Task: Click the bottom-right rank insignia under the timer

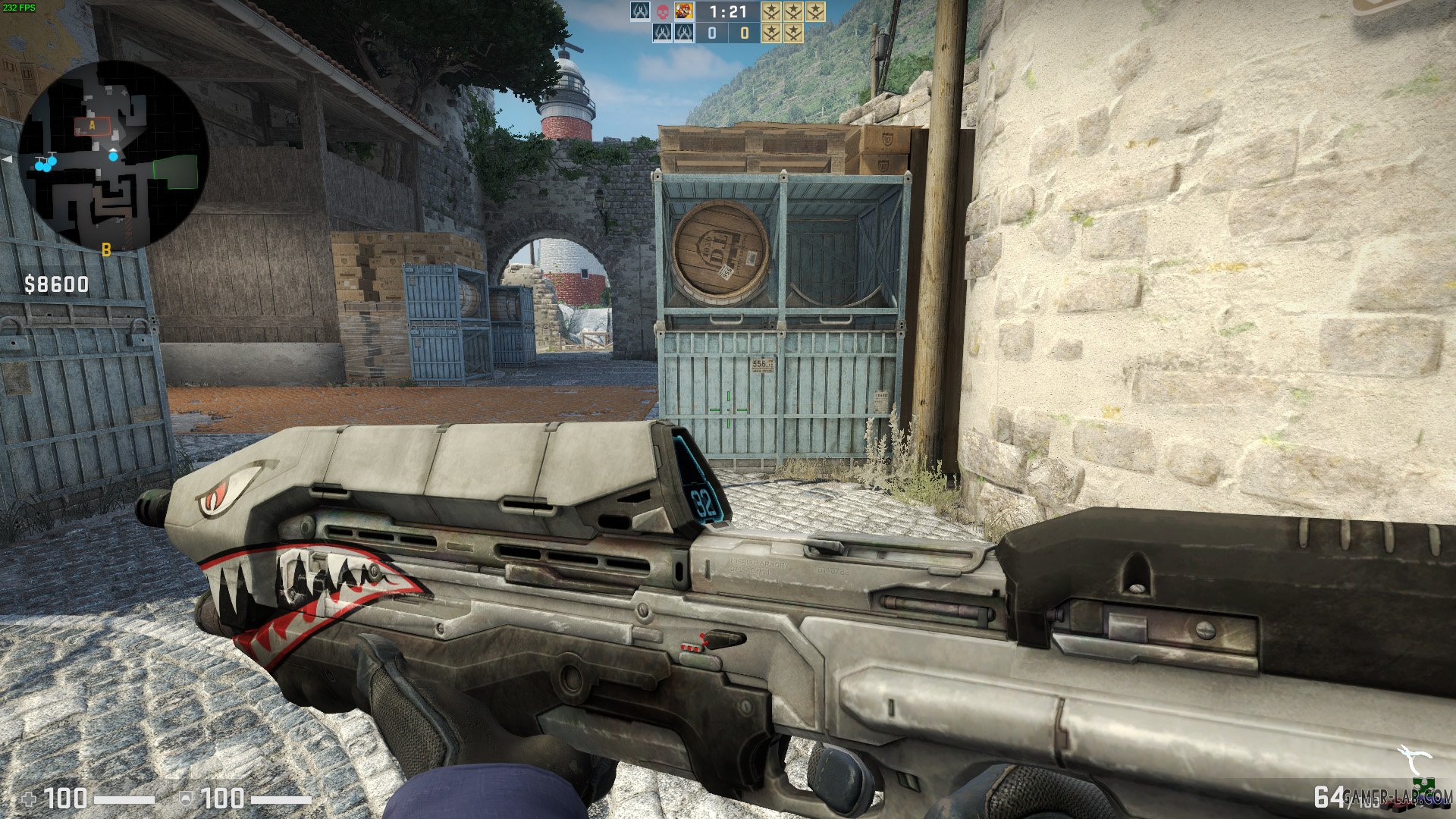Action: 792,33
